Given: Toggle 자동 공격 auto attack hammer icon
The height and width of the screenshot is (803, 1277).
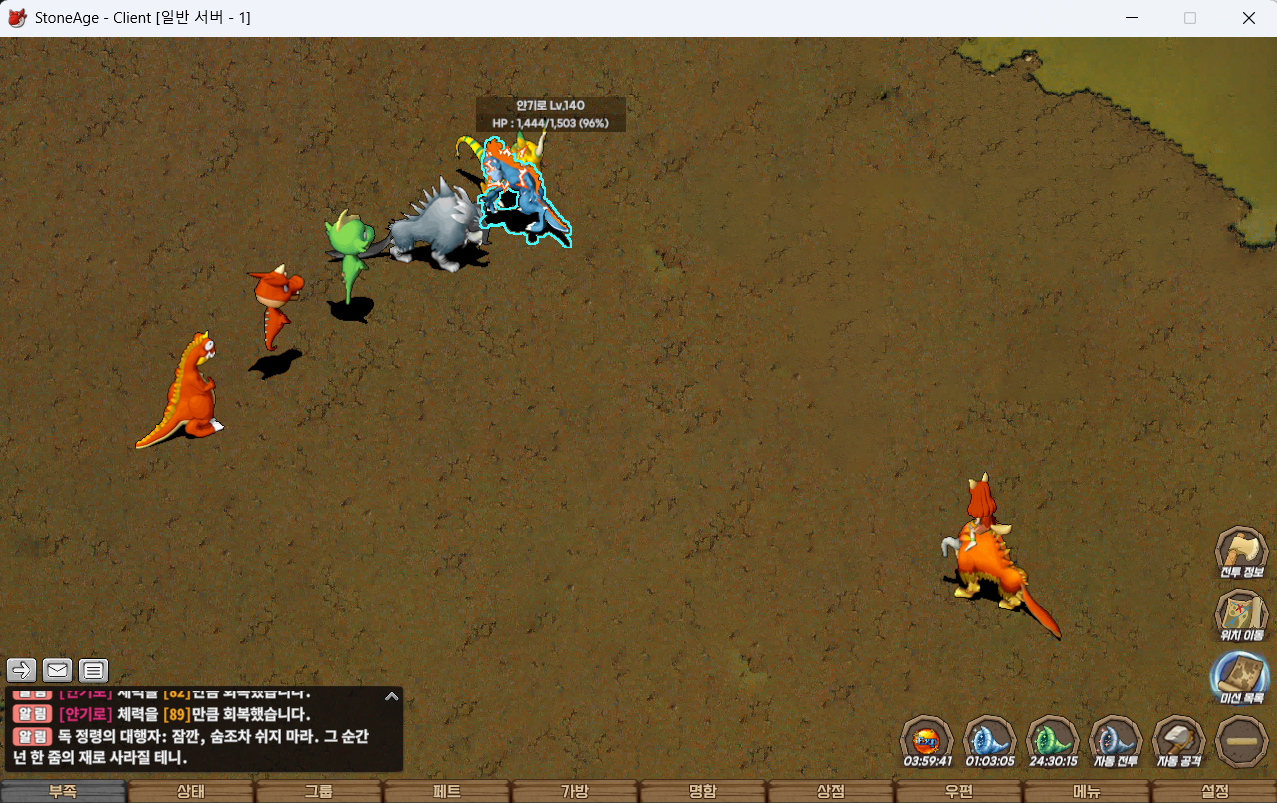Looking at the screenshot, I should tap(1178, 739).
